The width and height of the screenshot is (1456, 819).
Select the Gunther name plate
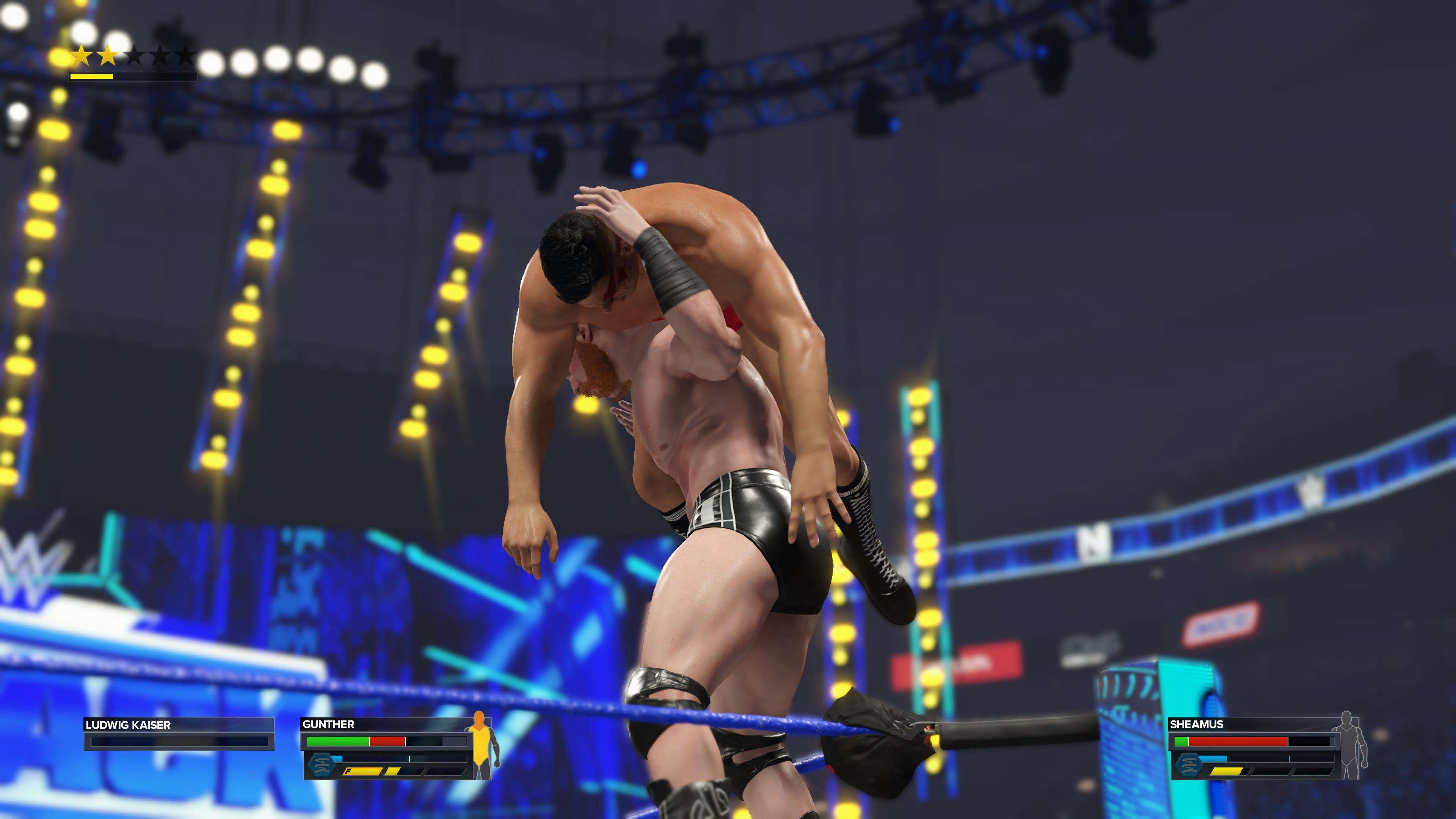(x=384, y=724)
